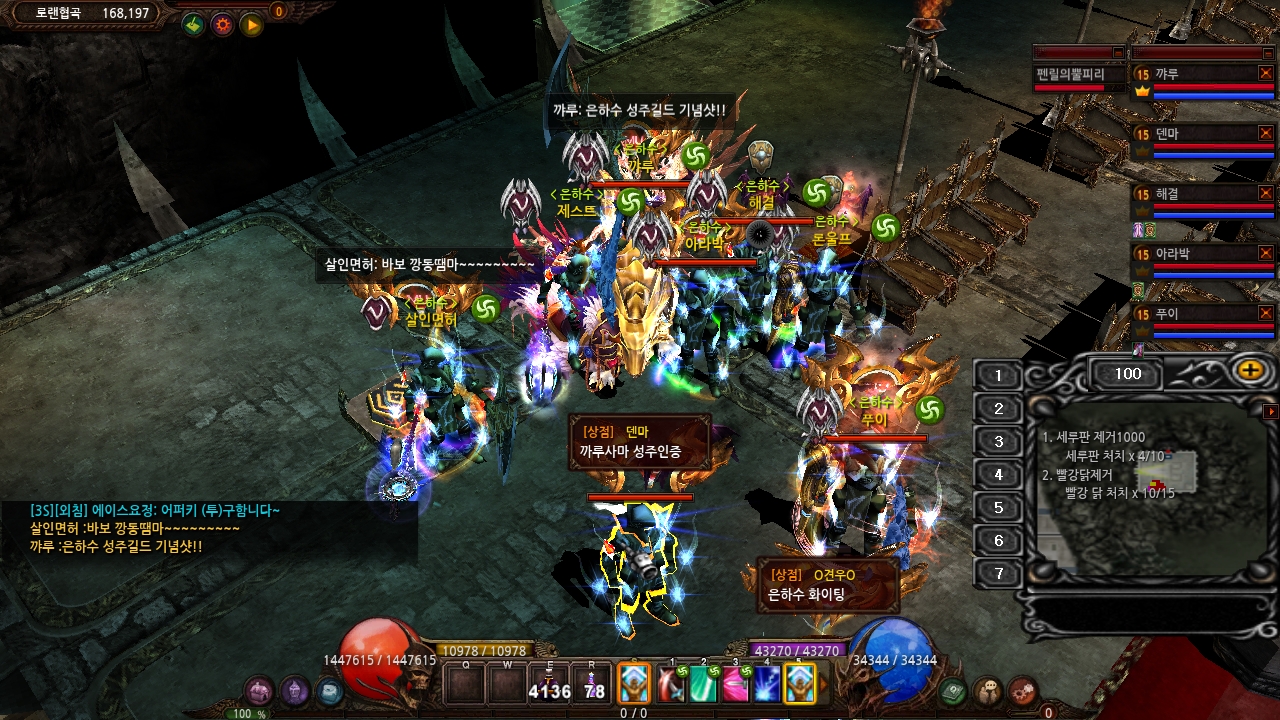Click the green arrow icon beside the coordinates

(x=193, y=24)
